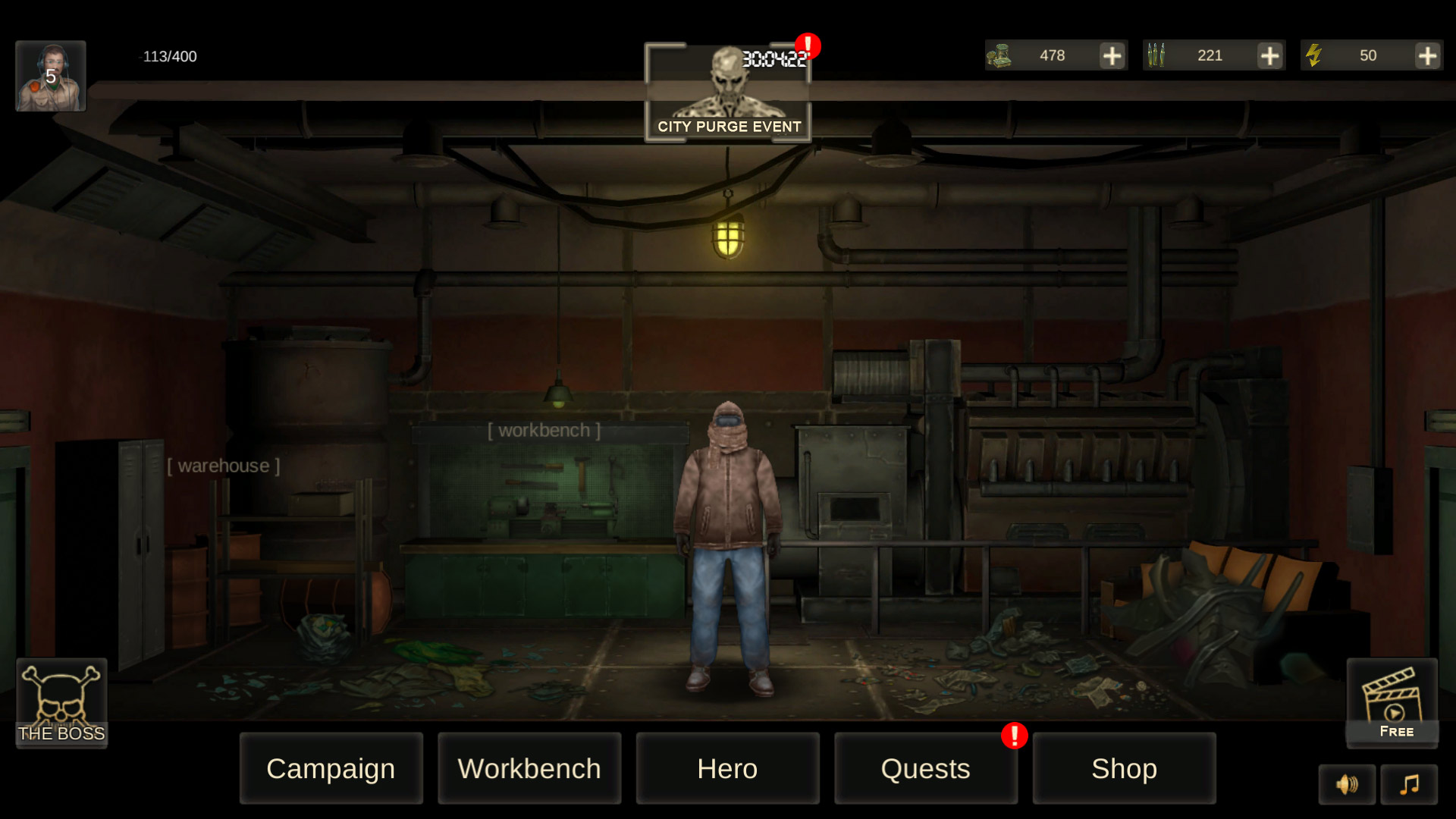Switch to the Hero tab
Screen dimensions: 1456x819
click(727, 768)
